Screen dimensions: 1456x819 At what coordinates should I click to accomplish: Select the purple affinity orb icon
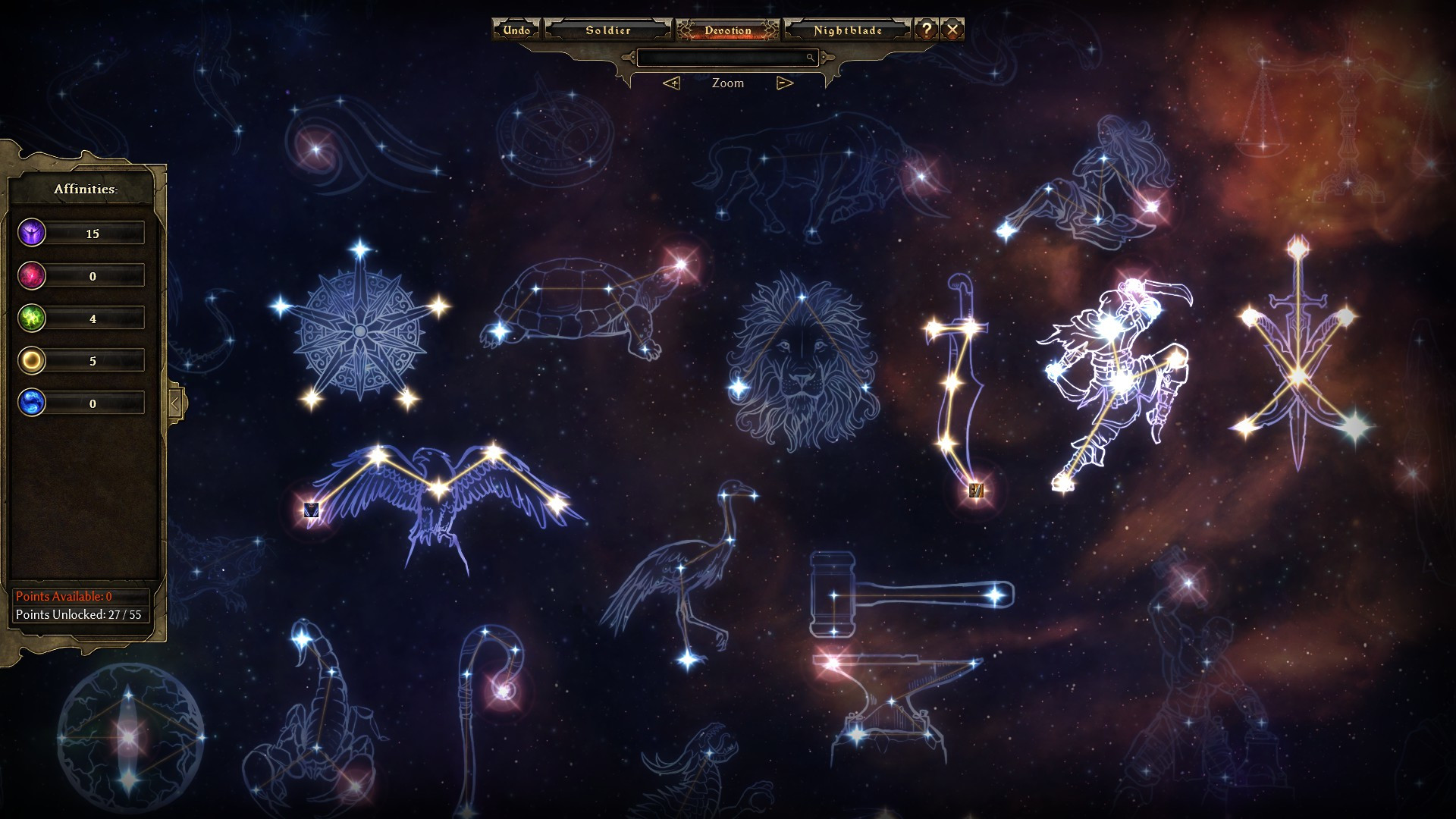(x=32, y=233)
